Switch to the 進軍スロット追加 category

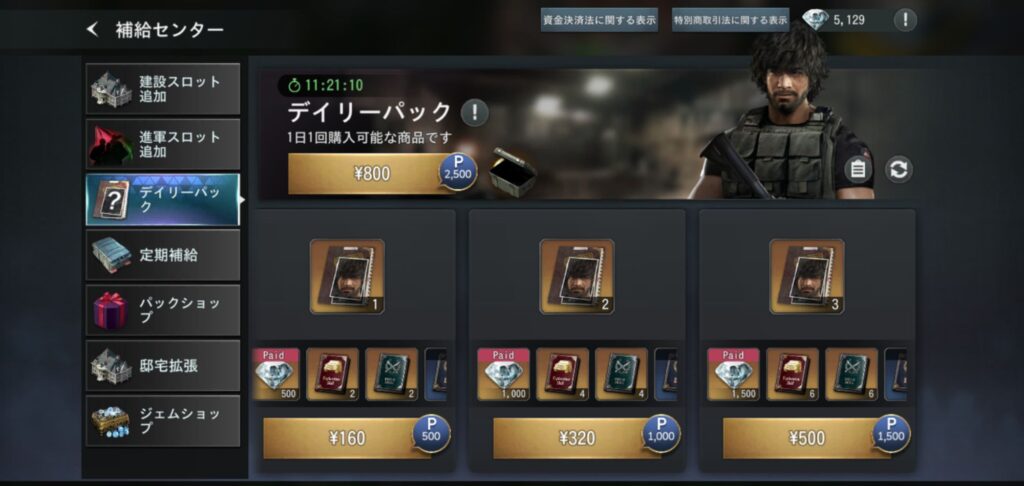pos(163,144)
